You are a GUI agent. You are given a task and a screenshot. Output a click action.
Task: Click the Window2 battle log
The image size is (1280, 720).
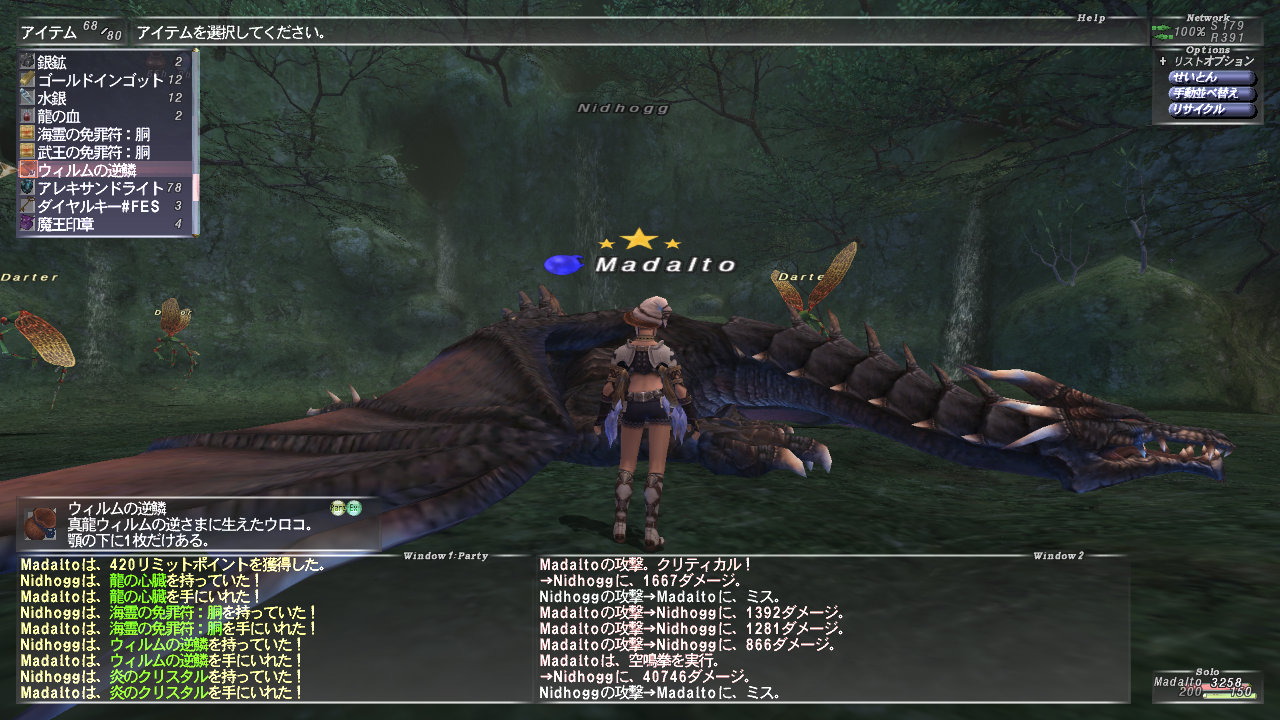[x=830, y=628]
